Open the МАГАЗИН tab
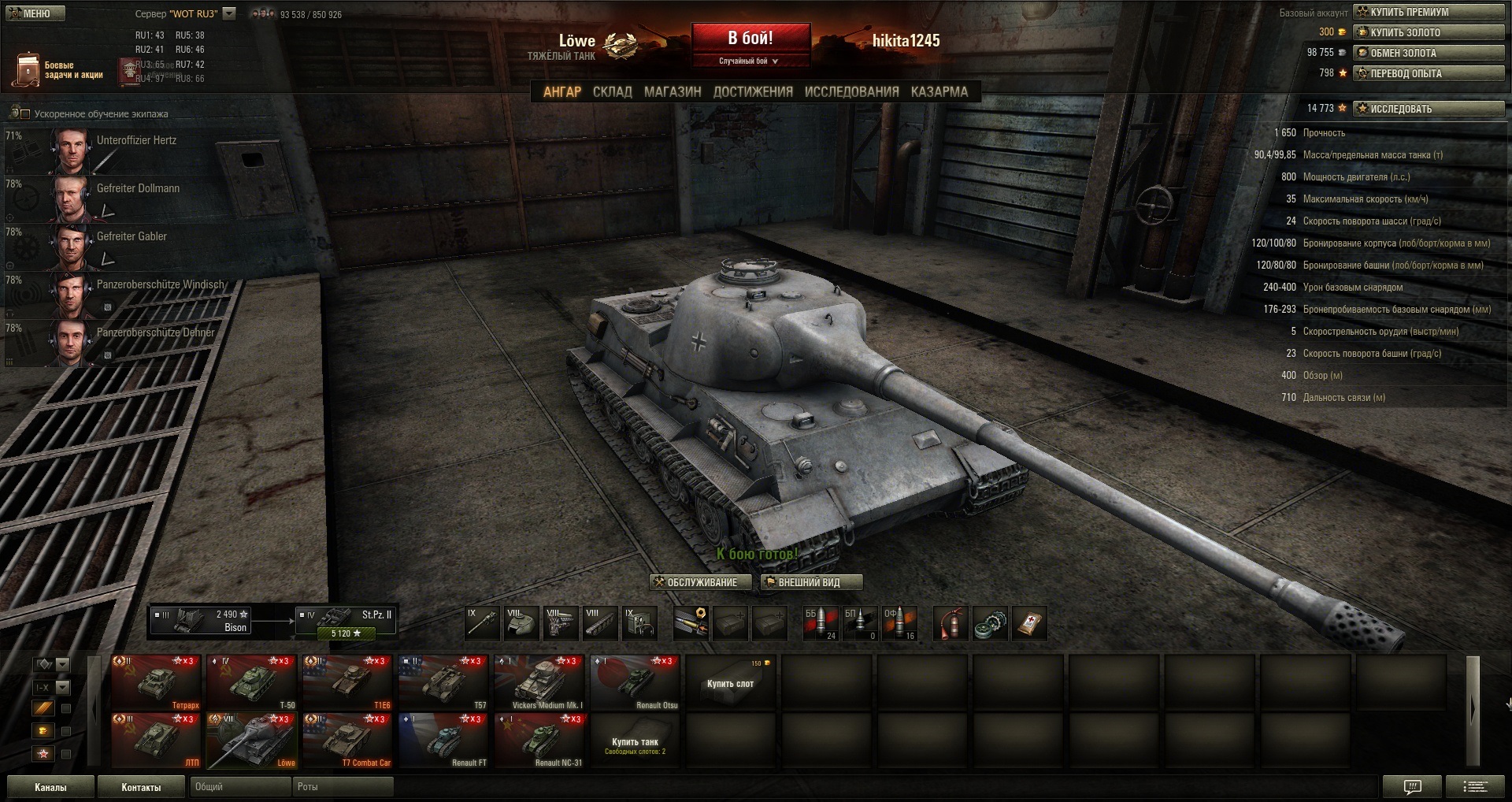The image size is (1512, 802). click(672, 91)
